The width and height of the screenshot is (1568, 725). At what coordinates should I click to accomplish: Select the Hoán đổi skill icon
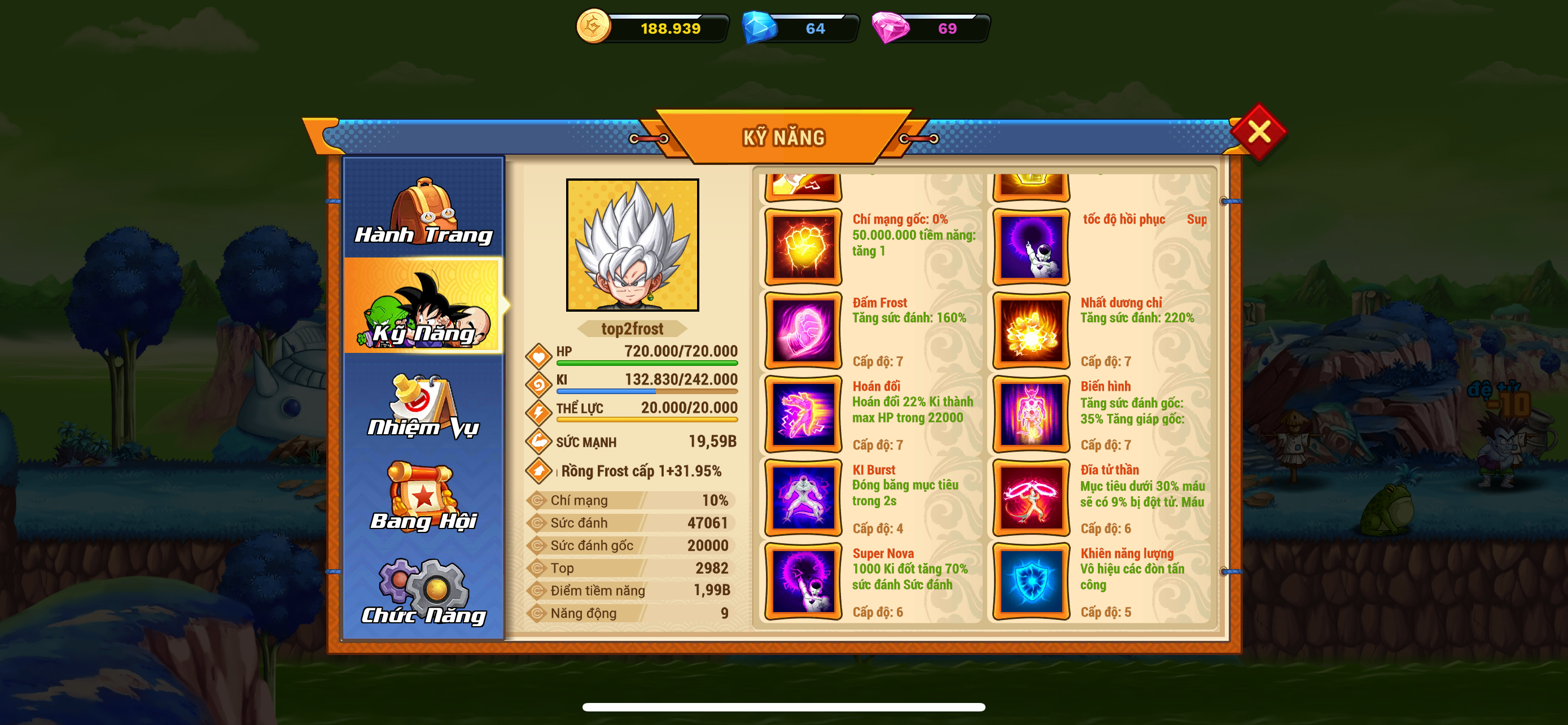point(803,414)
